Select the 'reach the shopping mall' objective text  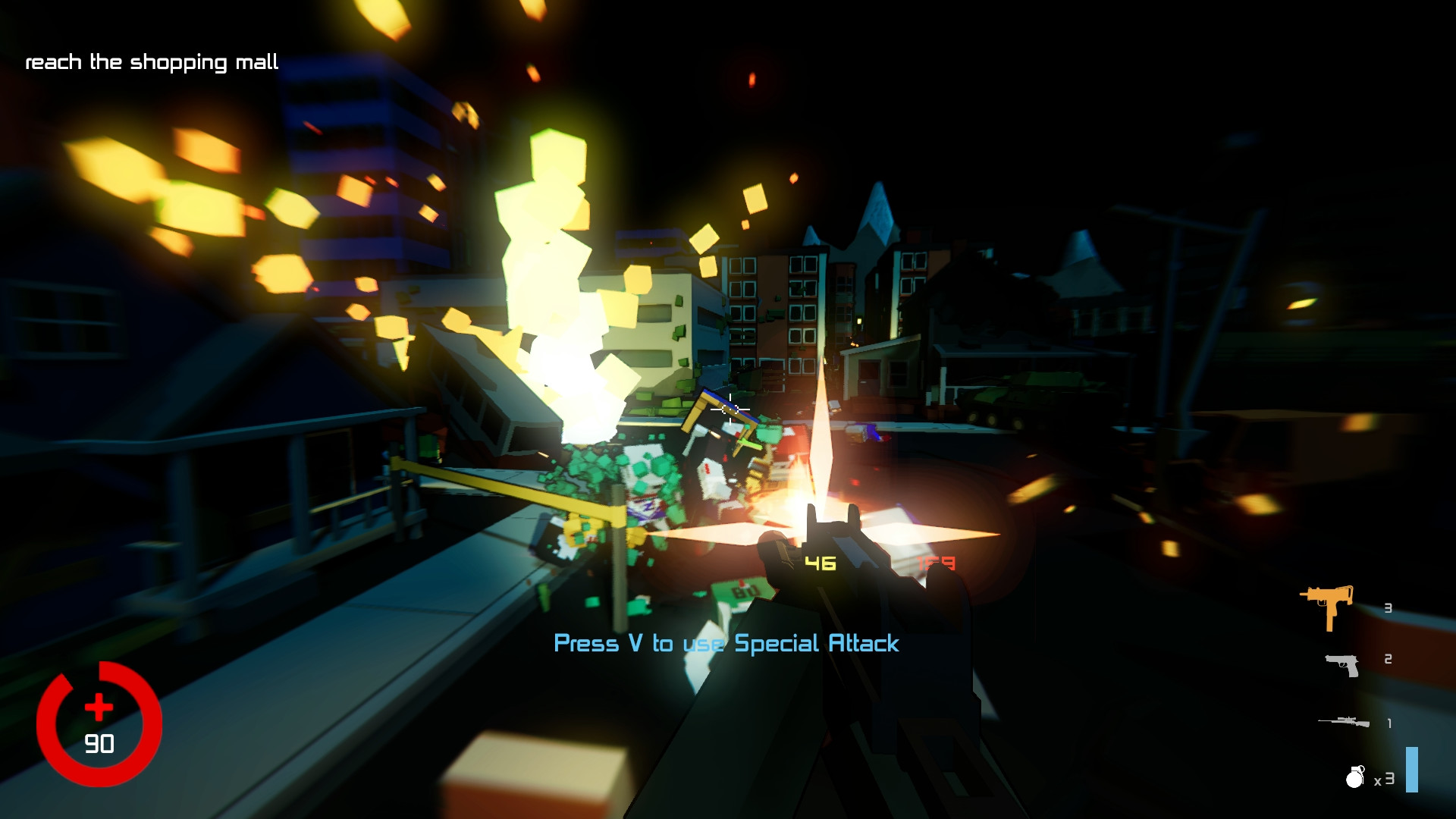pos(152,61)
